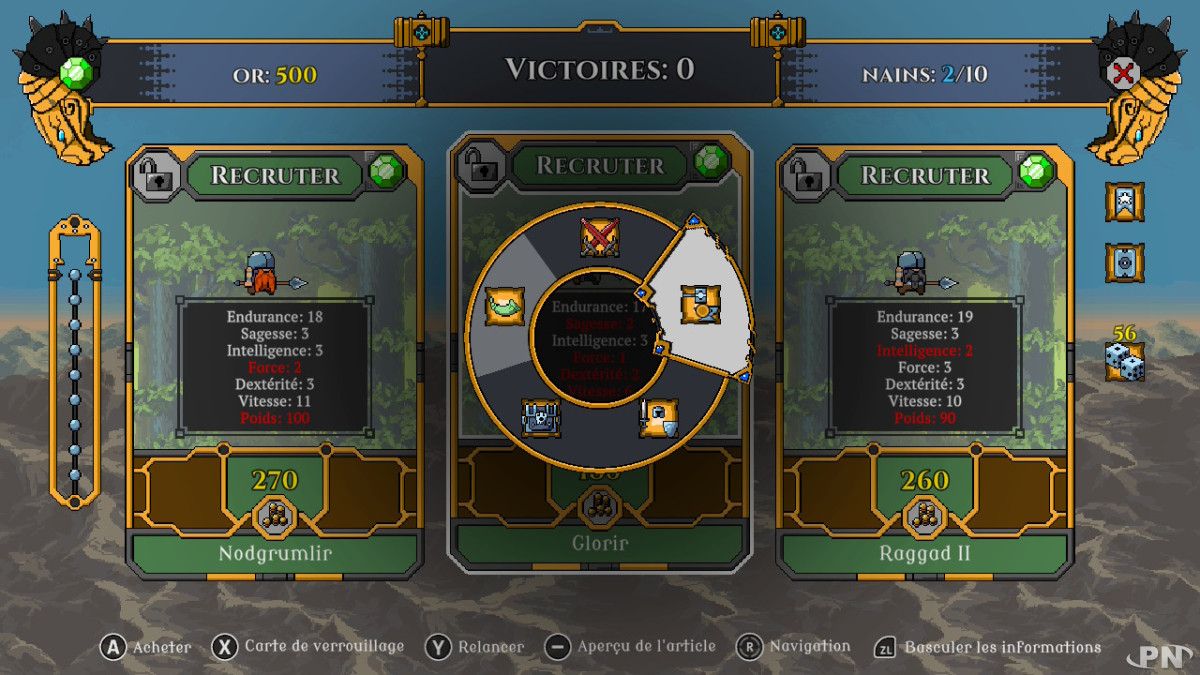Click the green gem in top-left corner
Screen dimensions: 1200x675
click(x=77, y=72)
